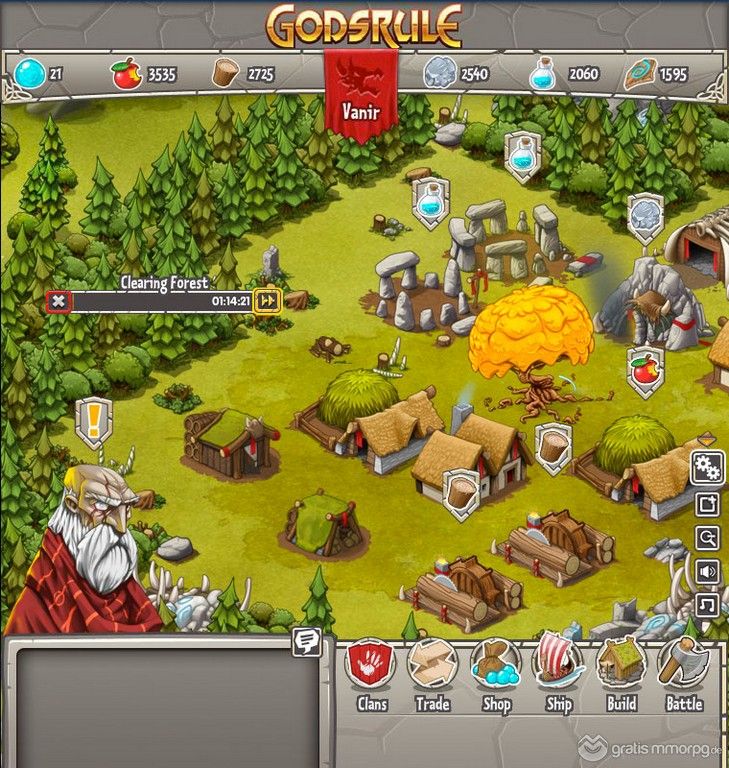Viewport: 729px width, 768px height.
Task: Collapse the side options arrow
Action: 707,439
